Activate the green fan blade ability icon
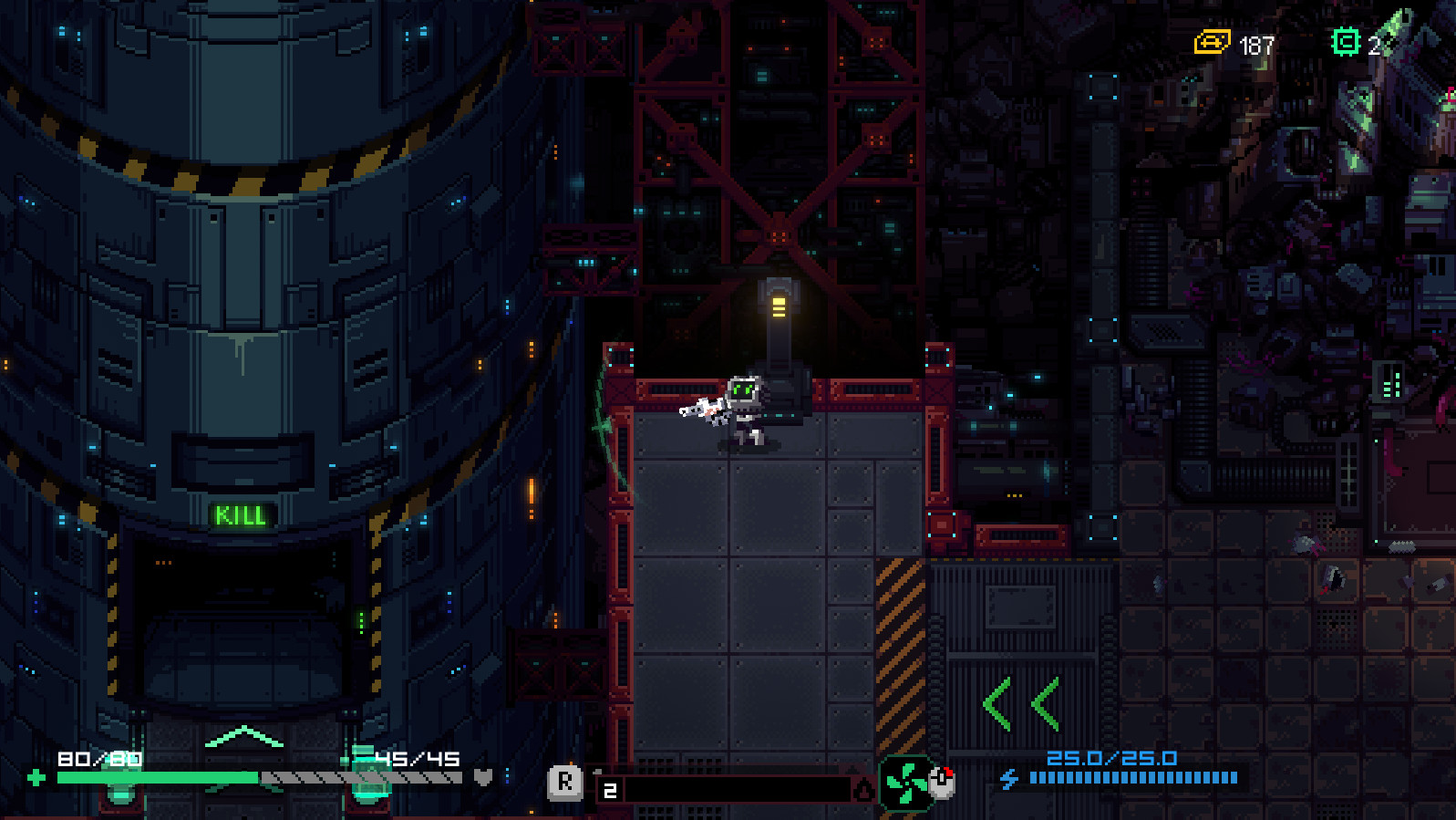 click(x=905, y=783)
